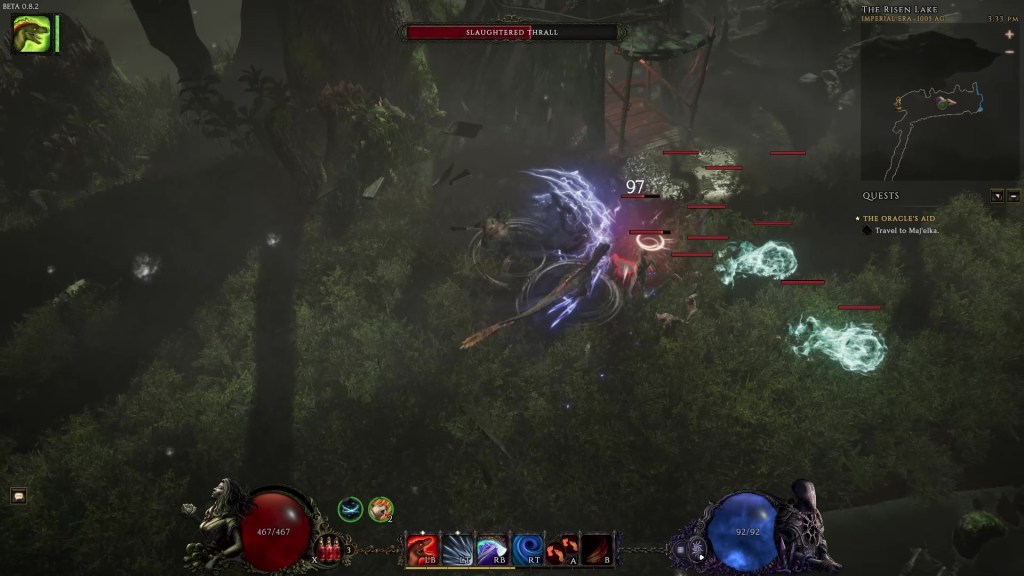The image size is (1024, 576).
Task: Select The Oracle's Aid quest entry
Action: click(x=899, y=218)
